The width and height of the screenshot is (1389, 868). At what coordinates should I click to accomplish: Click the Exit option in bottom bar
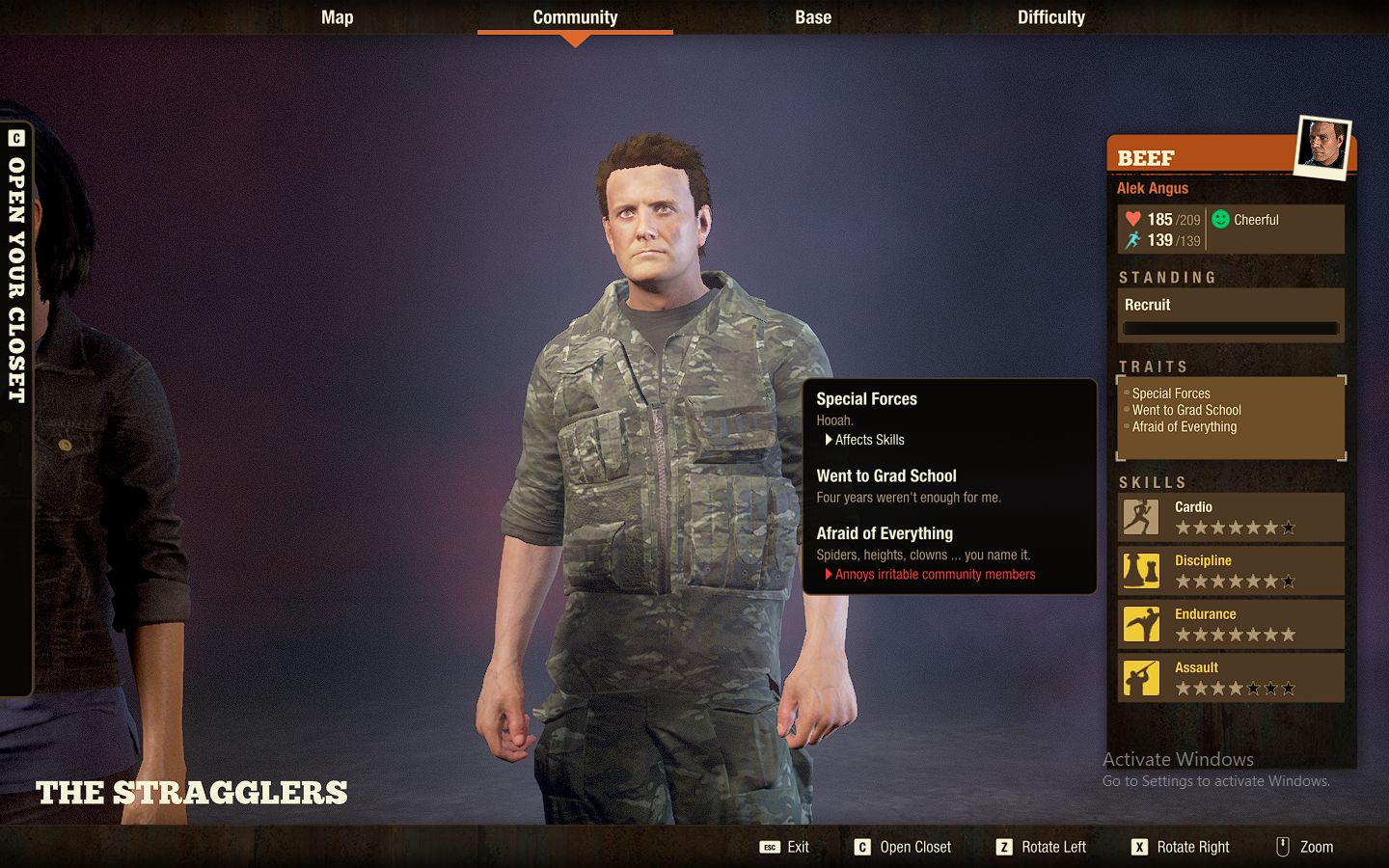coord(797,847)
